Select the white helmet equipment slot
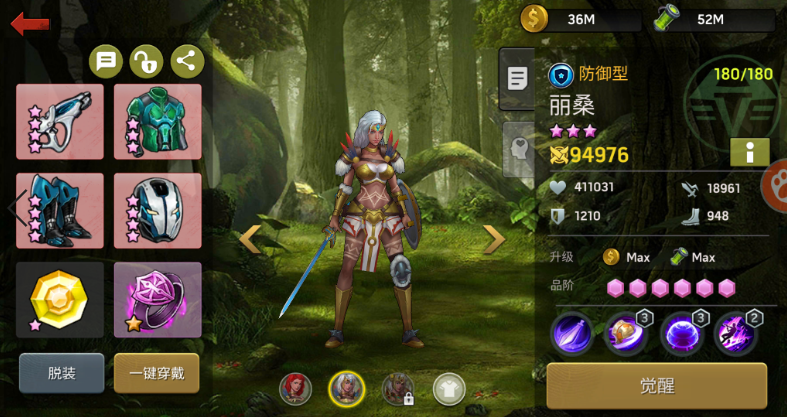 pyautogui.click(x=158, y=210)
